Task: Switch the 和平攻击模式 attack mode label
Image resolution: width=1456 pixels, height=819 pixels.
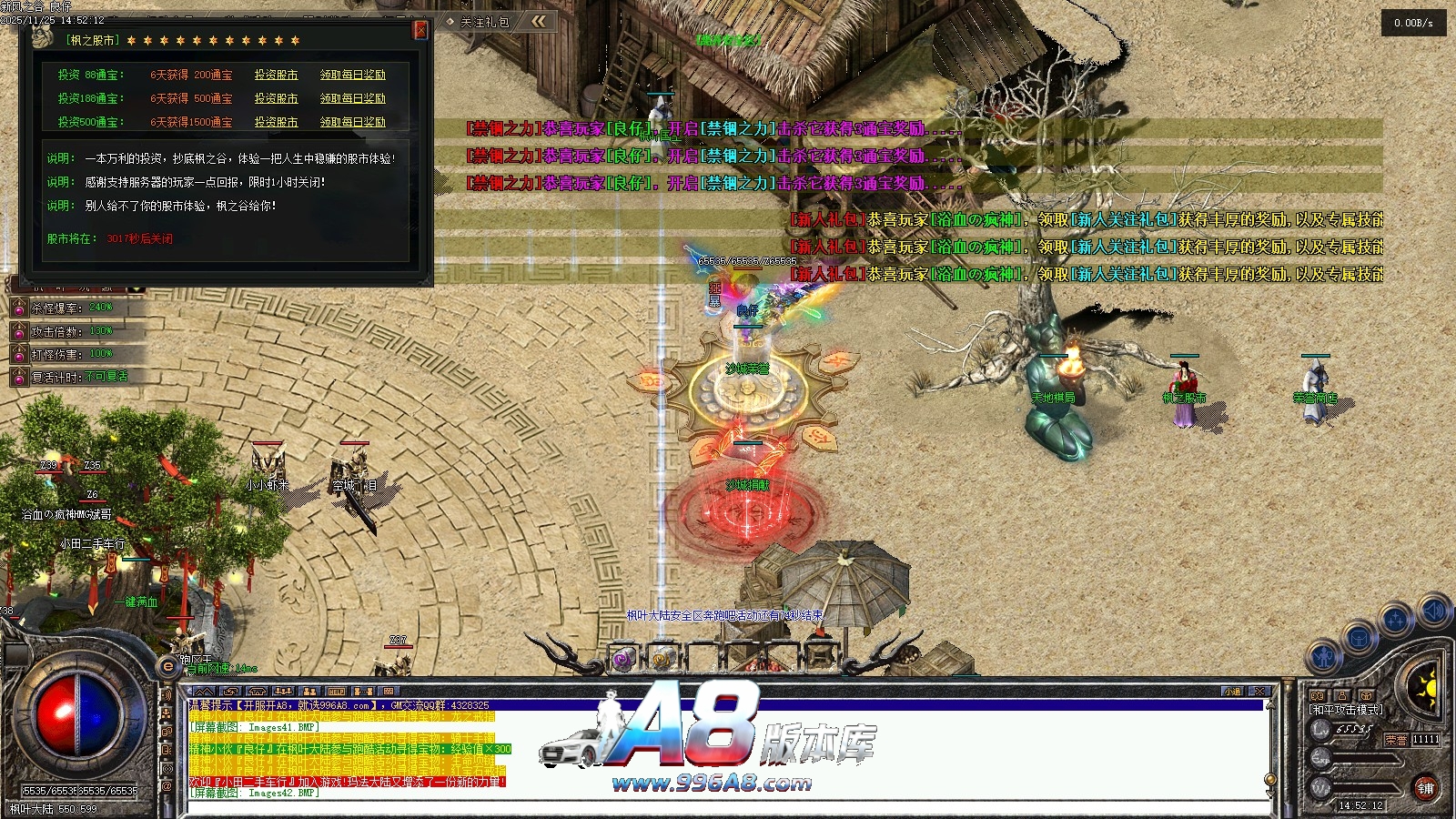Action: (1345, 710)
